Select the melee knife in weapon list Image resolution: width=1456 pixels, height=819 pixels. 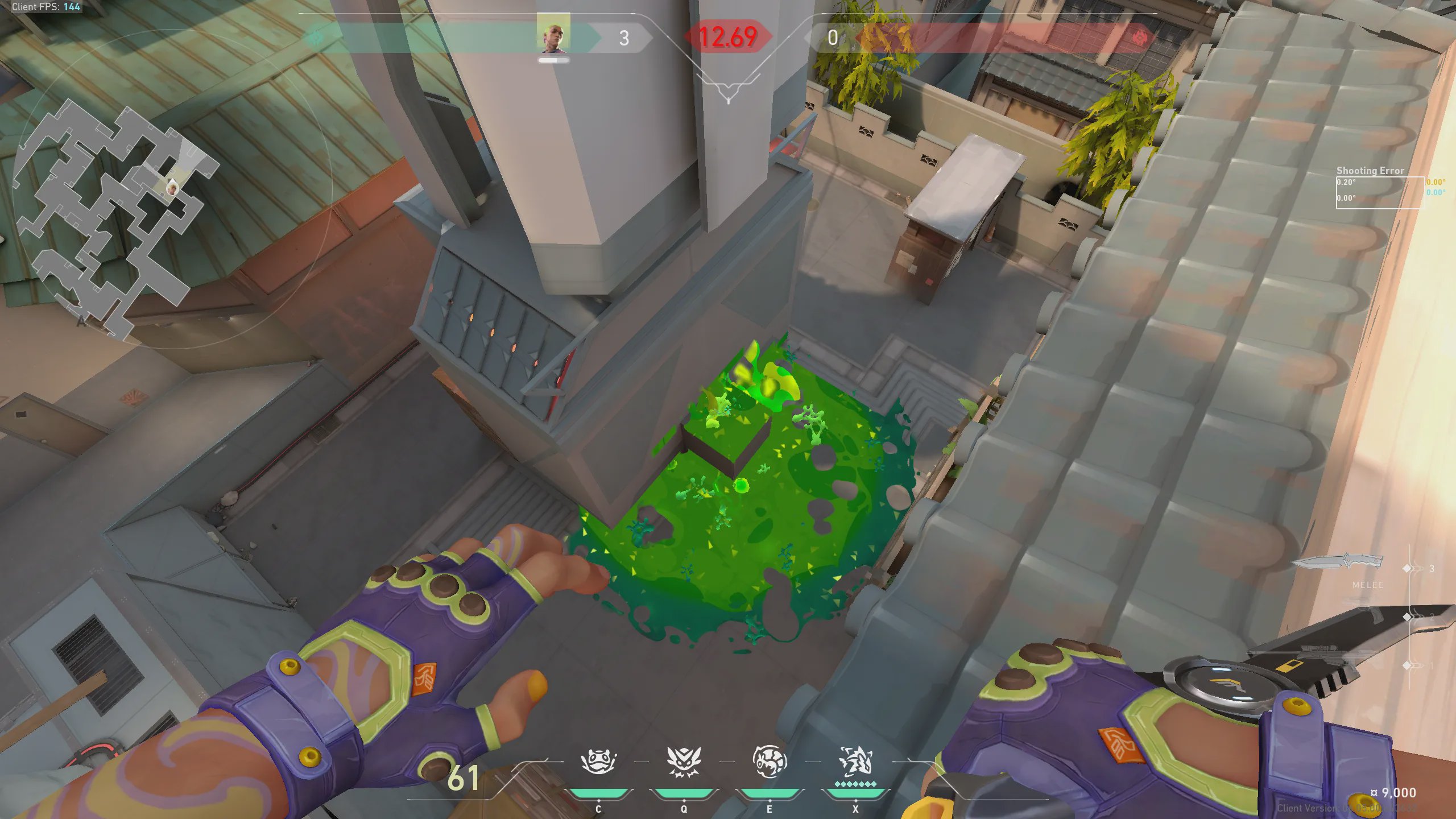coord(1338,562)
